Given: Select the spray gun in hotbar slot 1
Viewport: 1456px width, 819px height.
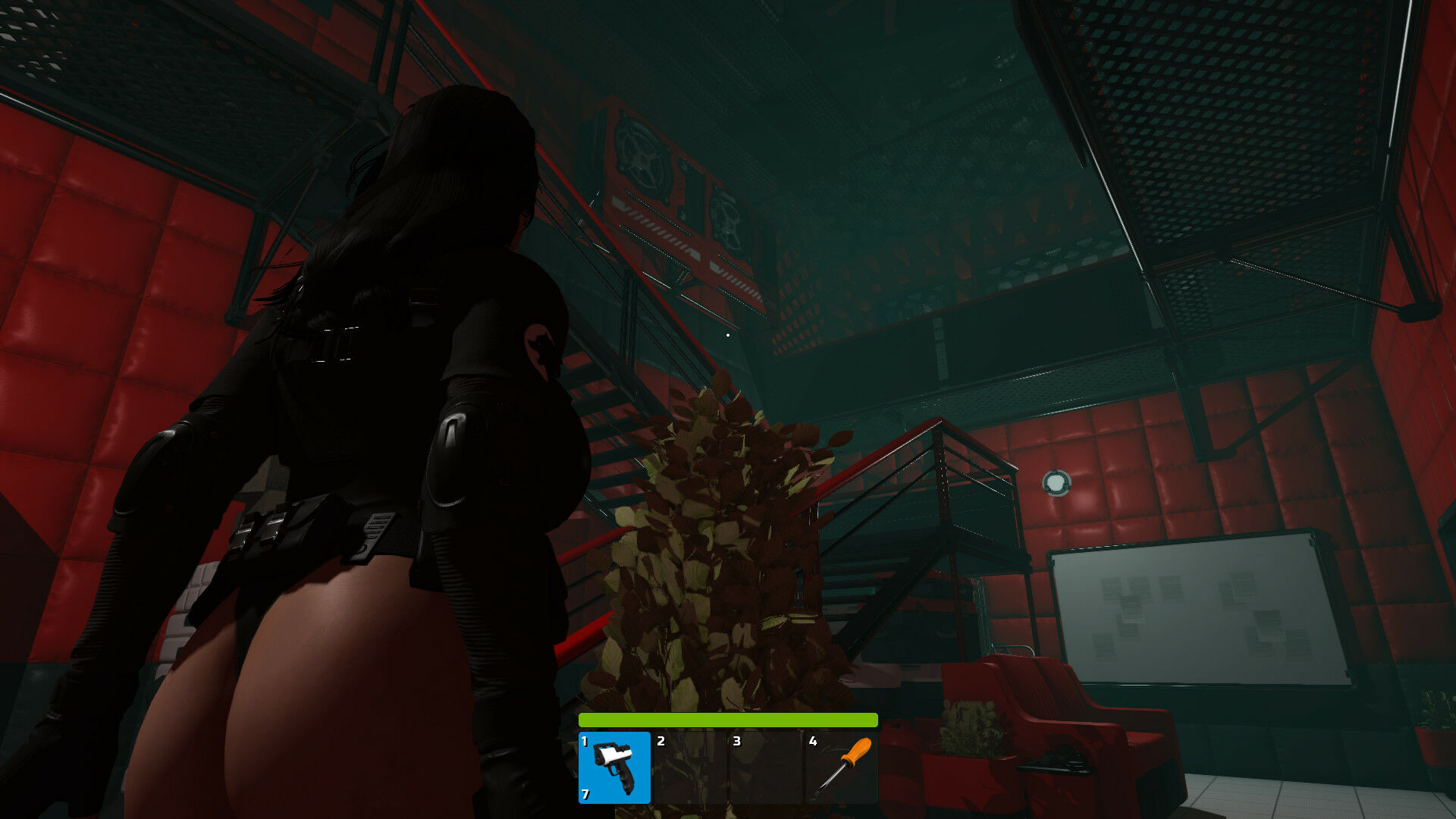Looking at the screenshot, I should [614, 767].
